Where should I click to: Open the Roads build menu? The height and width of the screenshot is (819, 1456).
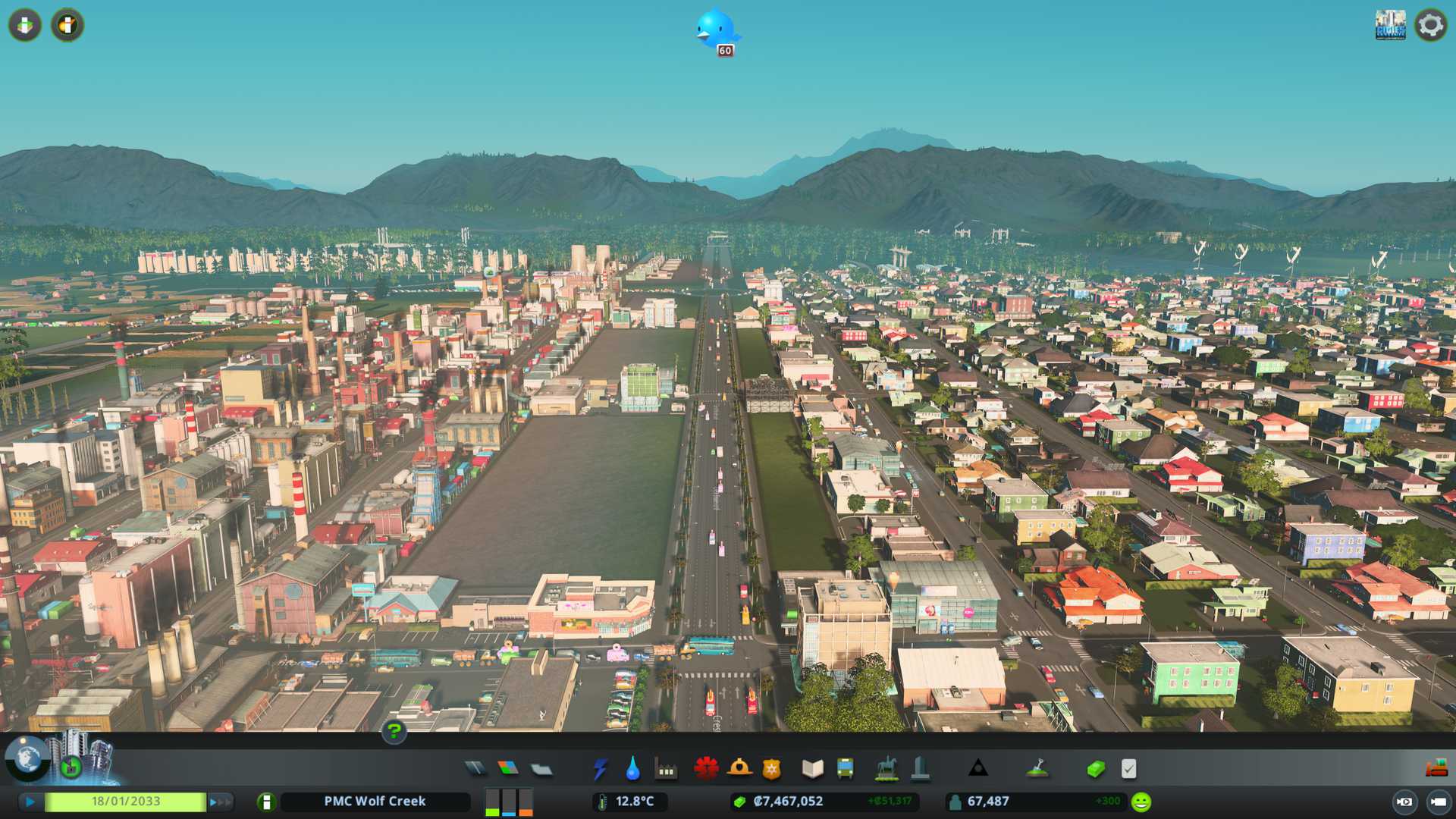click(x=475, y=769)
